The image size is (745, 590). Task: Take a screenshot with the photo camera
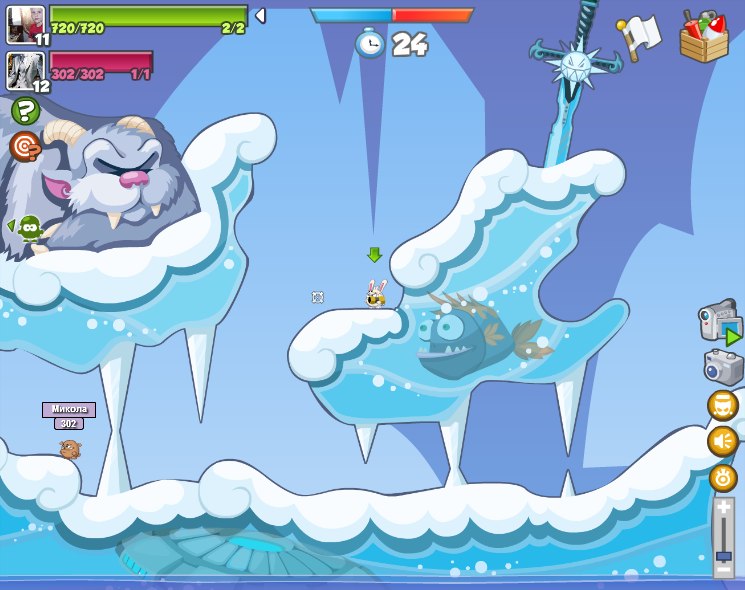[x=723, y=367]
